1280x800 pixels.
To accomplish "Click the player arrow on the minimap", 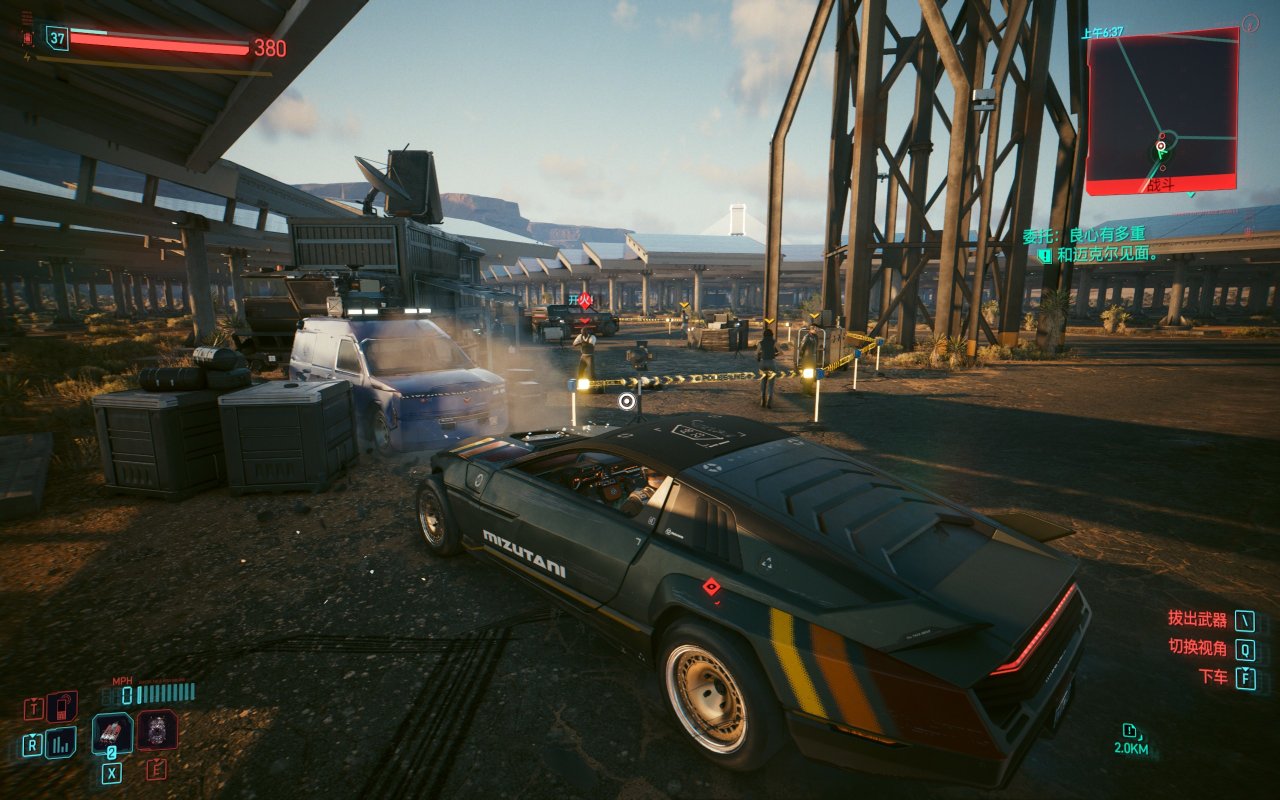I will (1161, 152).
